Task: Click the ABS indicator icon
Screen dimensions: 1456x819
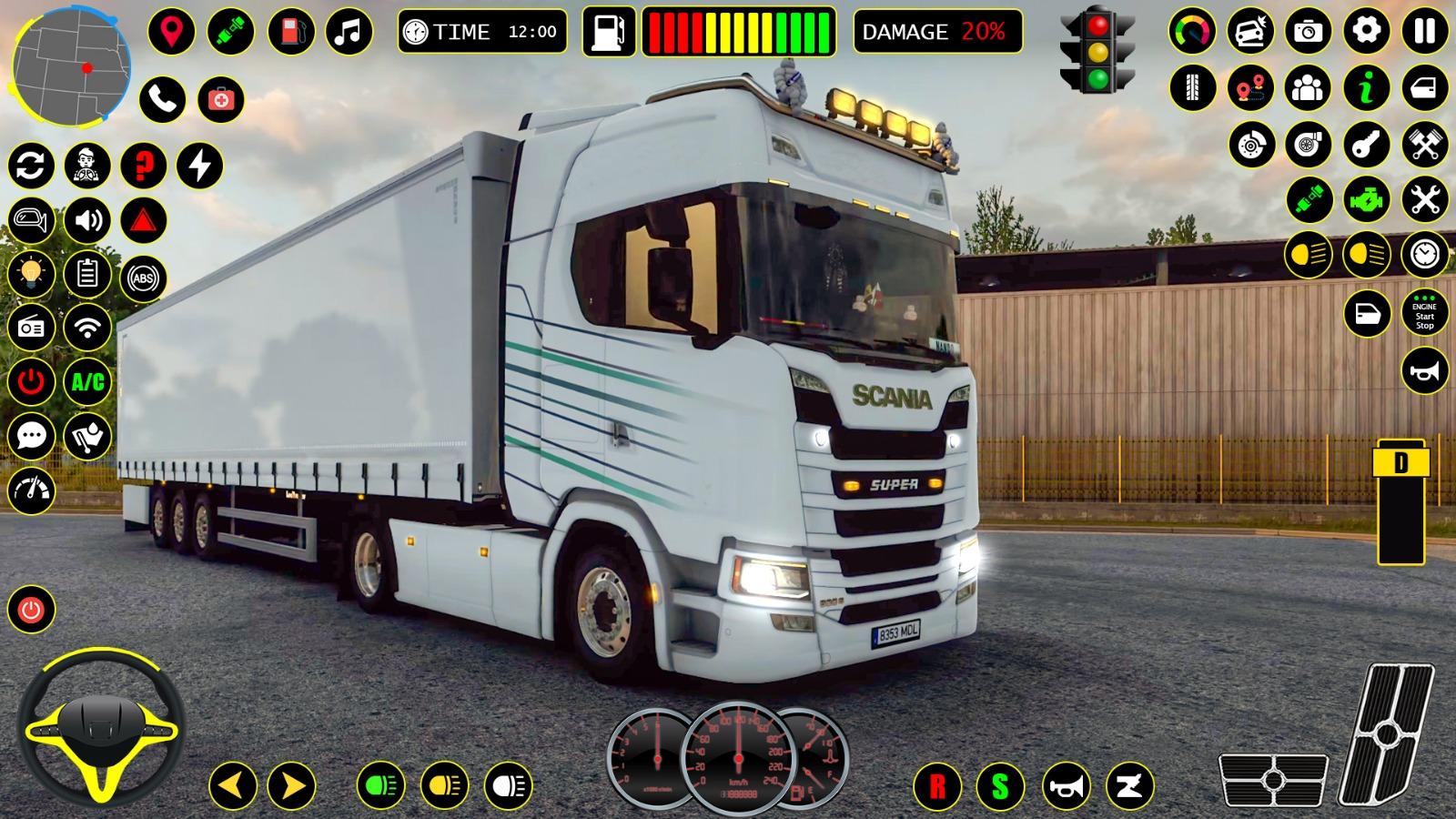Action: coord(142,278)
